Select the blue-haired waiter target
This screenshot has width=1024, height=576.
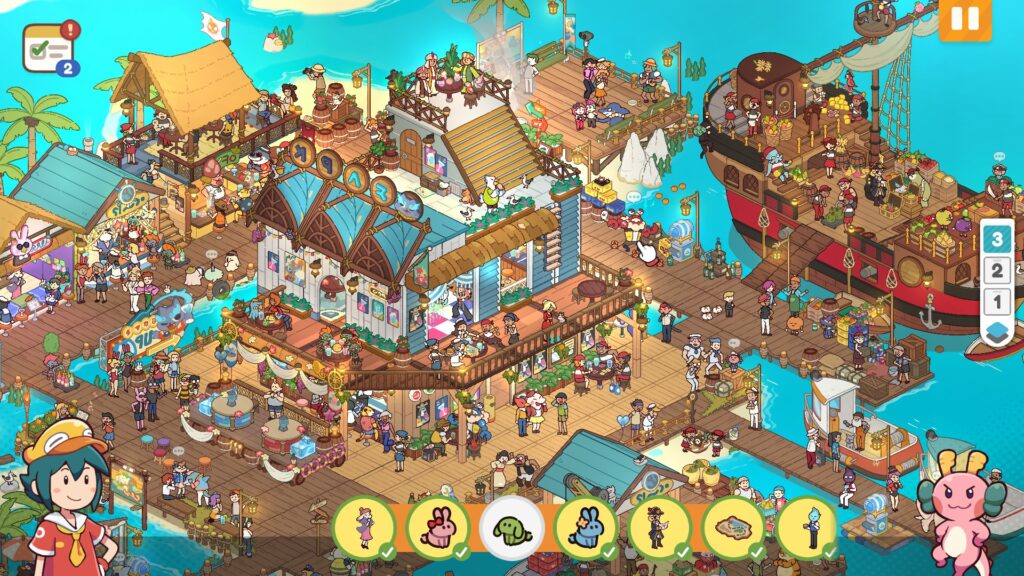coord(806,526)
